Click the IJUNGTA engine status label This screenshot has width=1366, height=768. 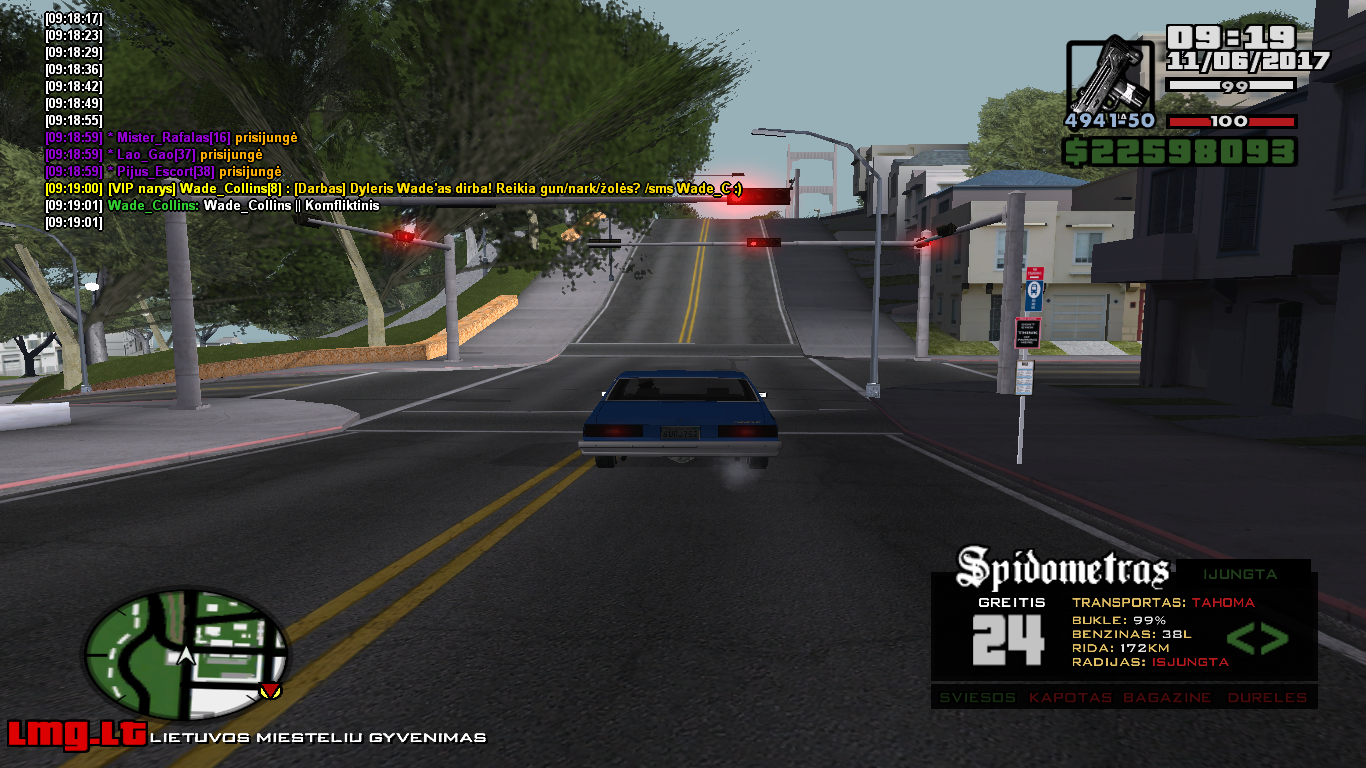coord(1240,574)
